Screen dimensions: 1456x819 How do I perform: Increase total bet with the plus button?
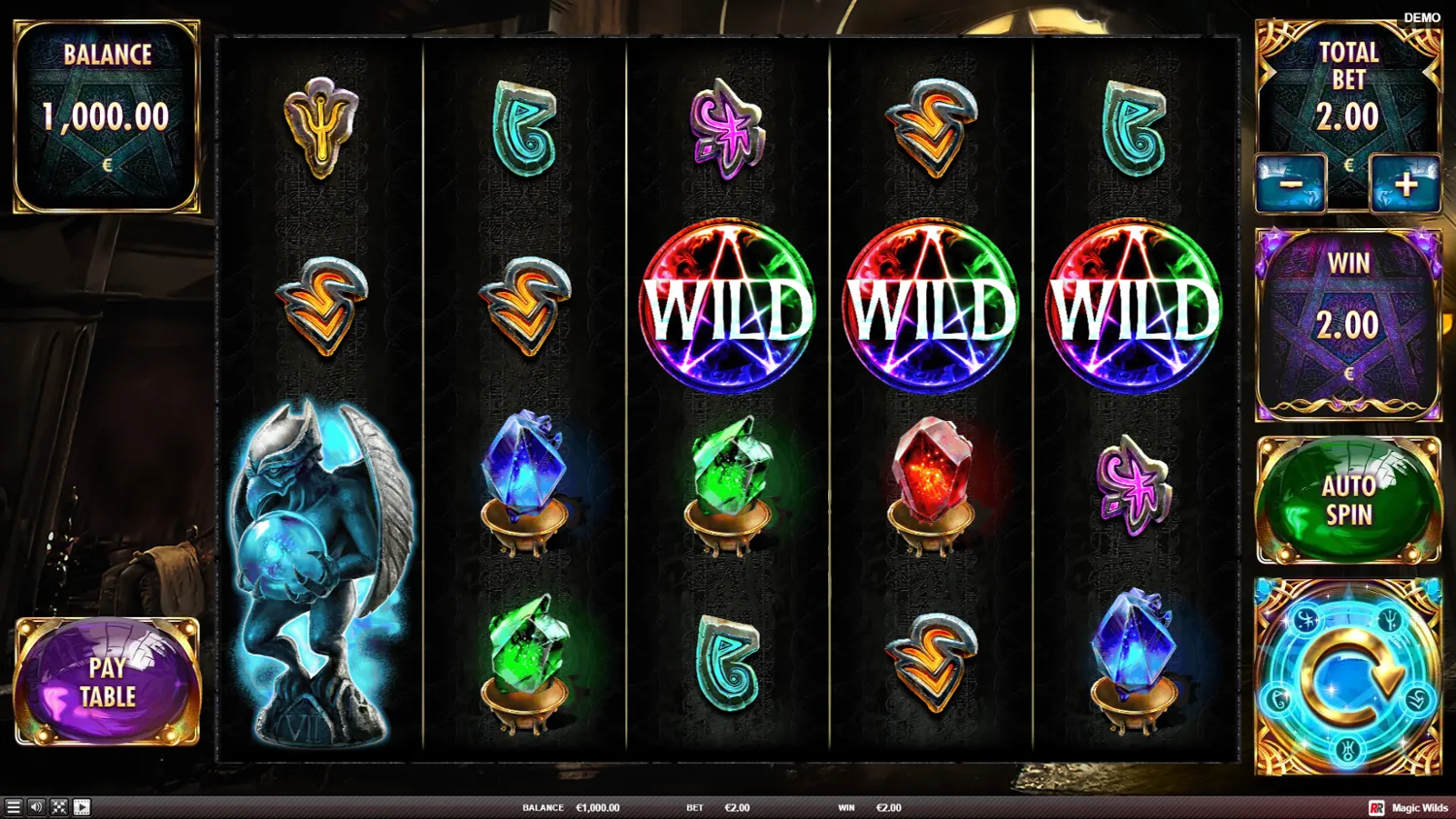point(1406,183)
